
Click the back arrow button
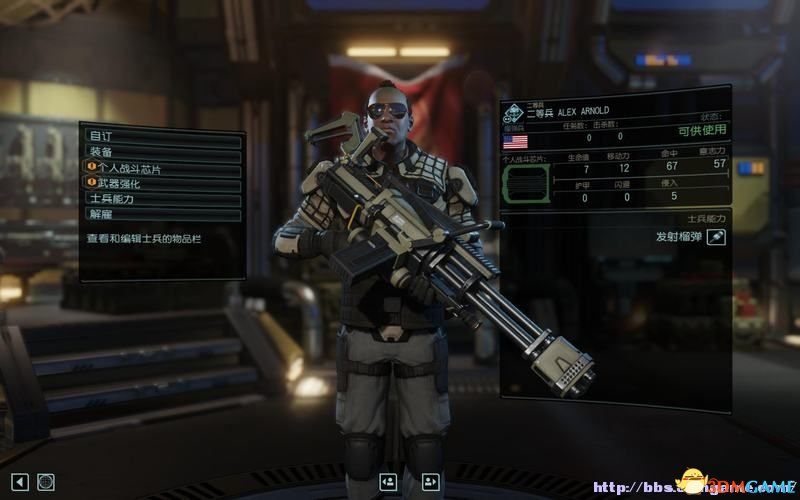(x=19, y=481)
